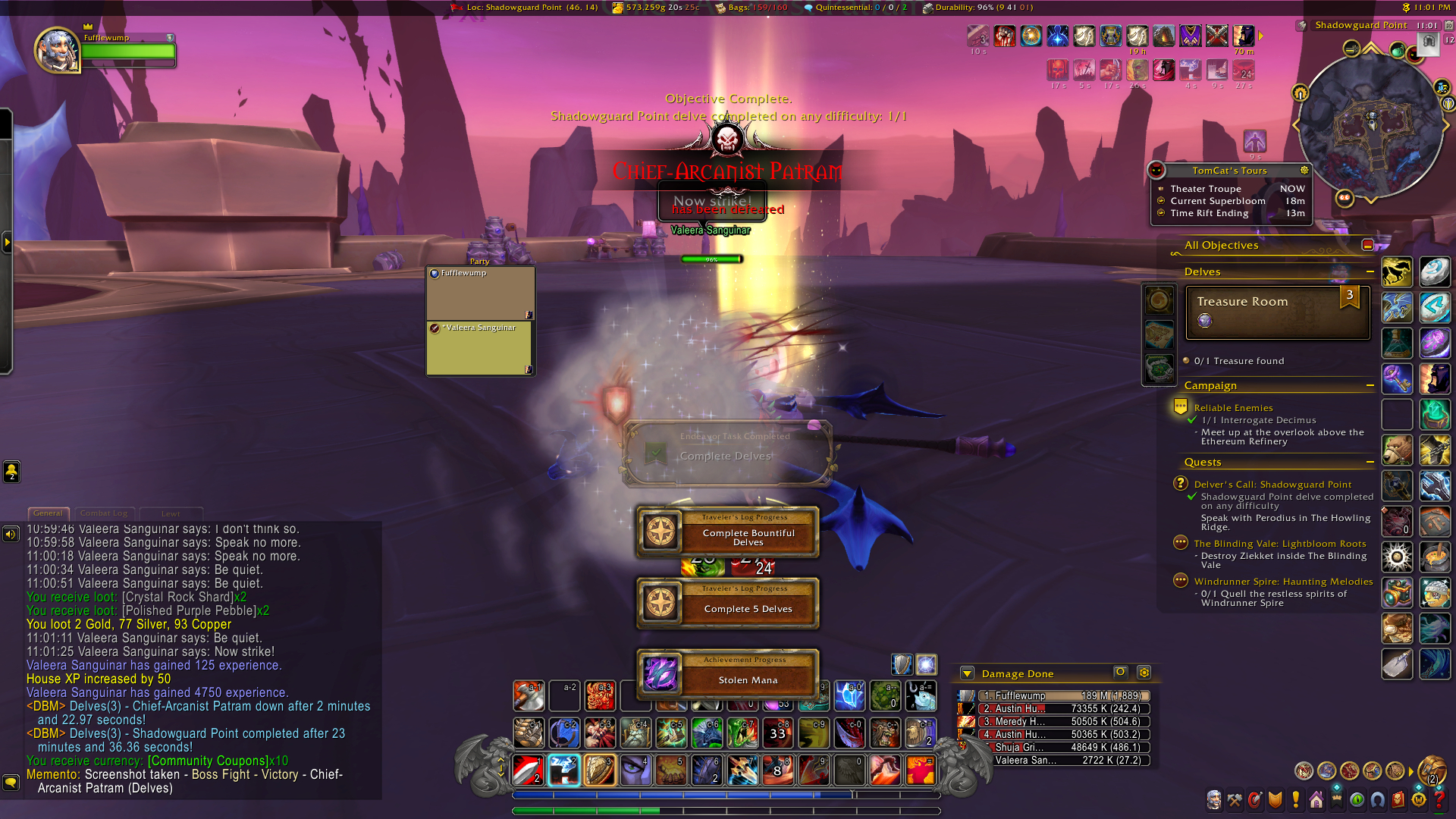Image resolution: width=1456 pixels, height=819 pixels.
Task: Open TomCat's Tours settings gear
Action: (1304, 171)
